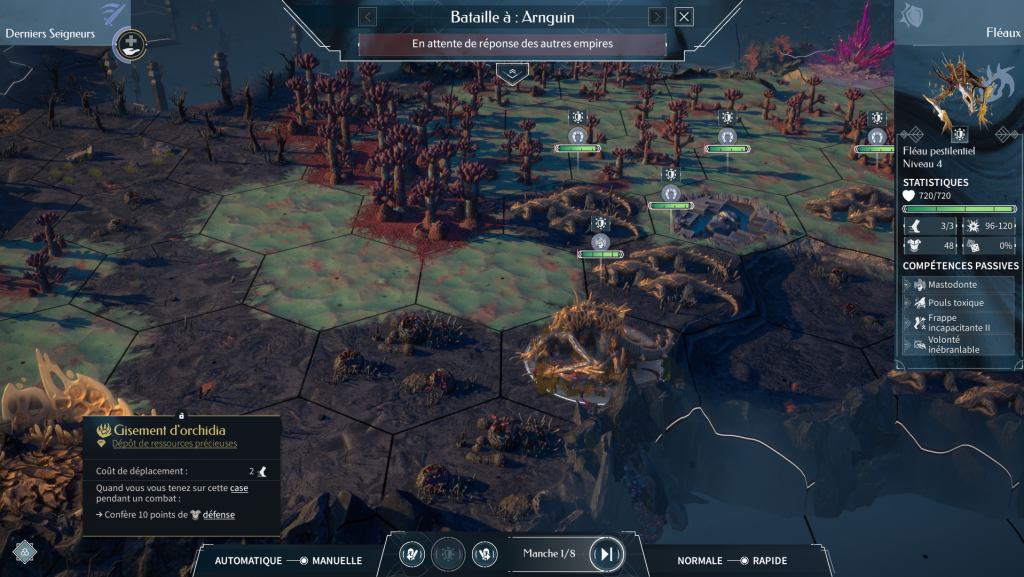Click the Derniers Seigneurs reinforcement icon
This screenshot has height=577, width=1024.
pos(129,43)
